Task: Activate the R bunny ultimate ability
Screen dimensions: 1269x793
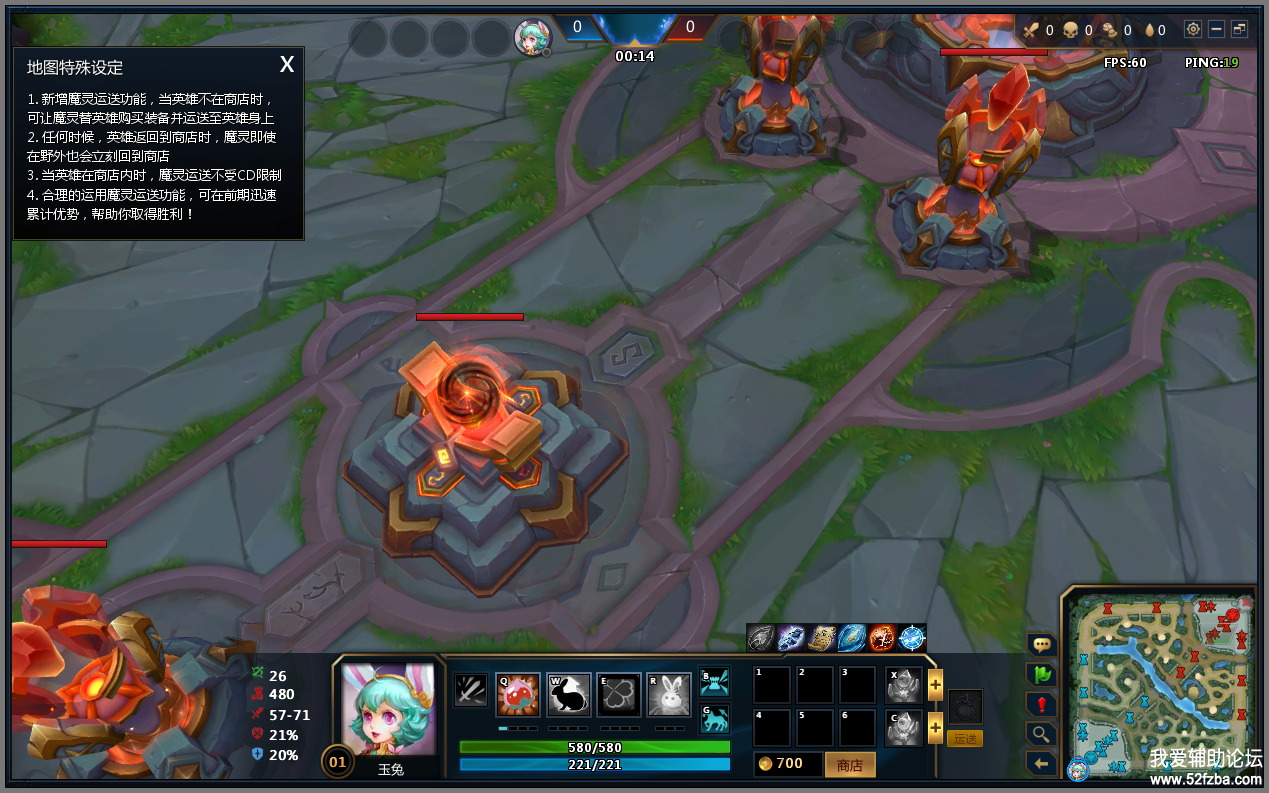Action: tap(669, 695)
